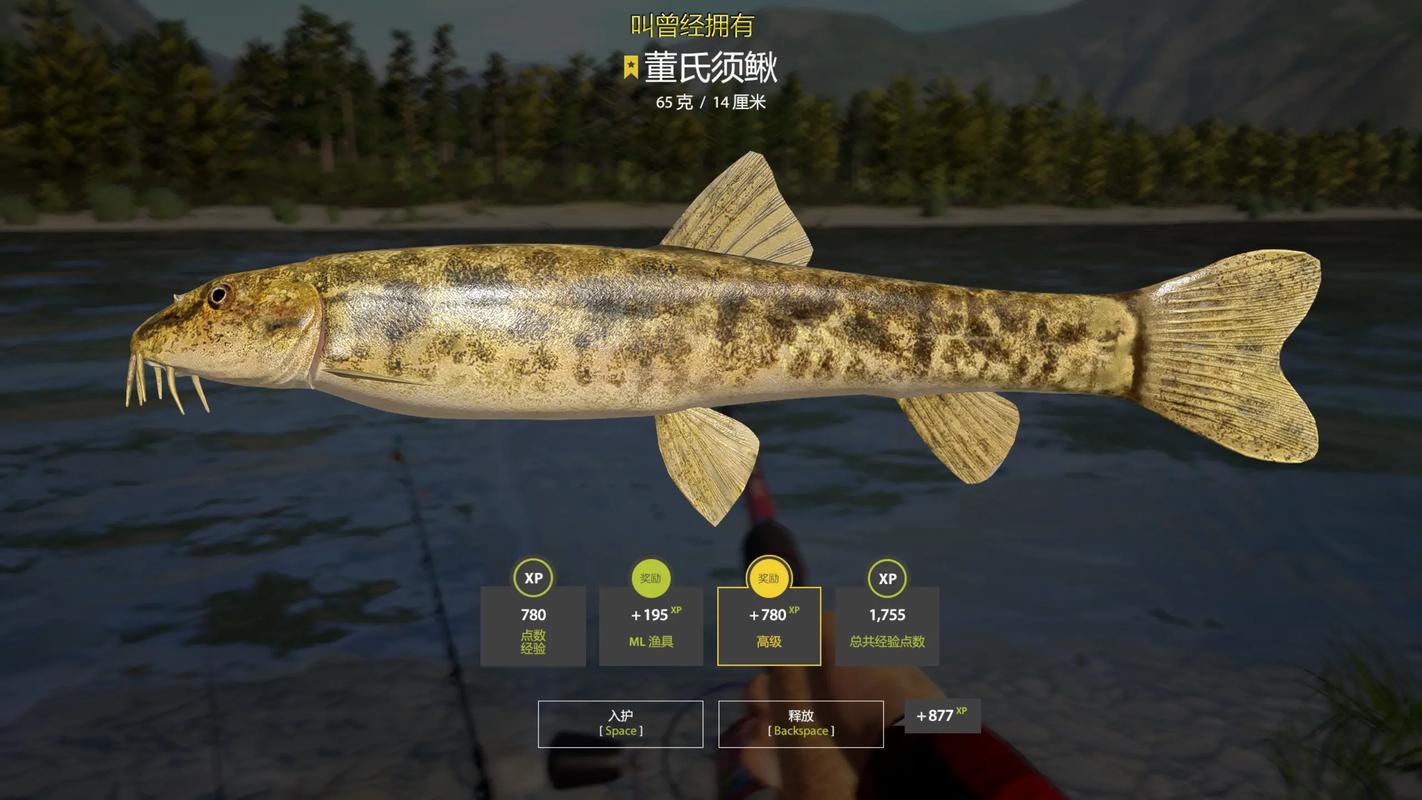Select the 点数经验 780 XP tile
This screenshot has width=1422, height=800.
tap(533, 626)
